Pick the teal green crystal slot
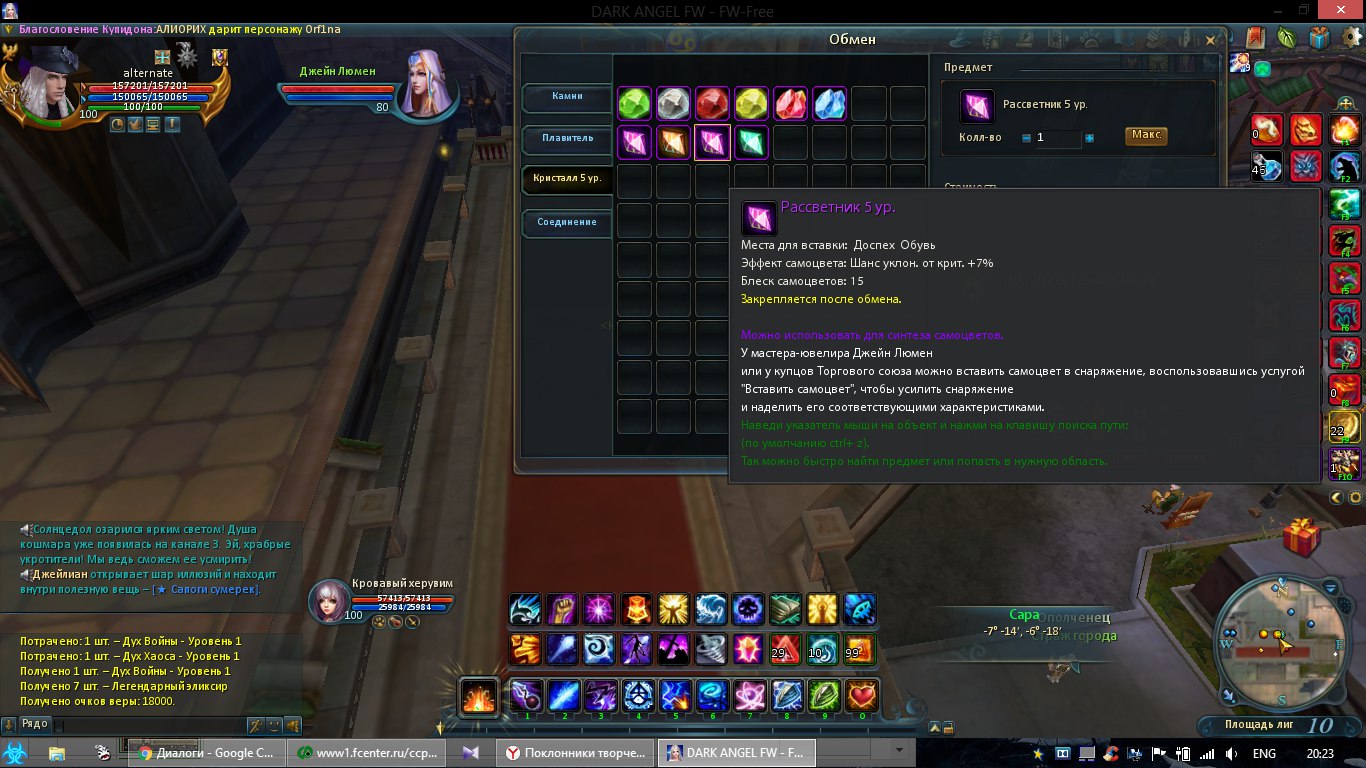This screenshot has width=1366, height=768. (x=751, y=142)
